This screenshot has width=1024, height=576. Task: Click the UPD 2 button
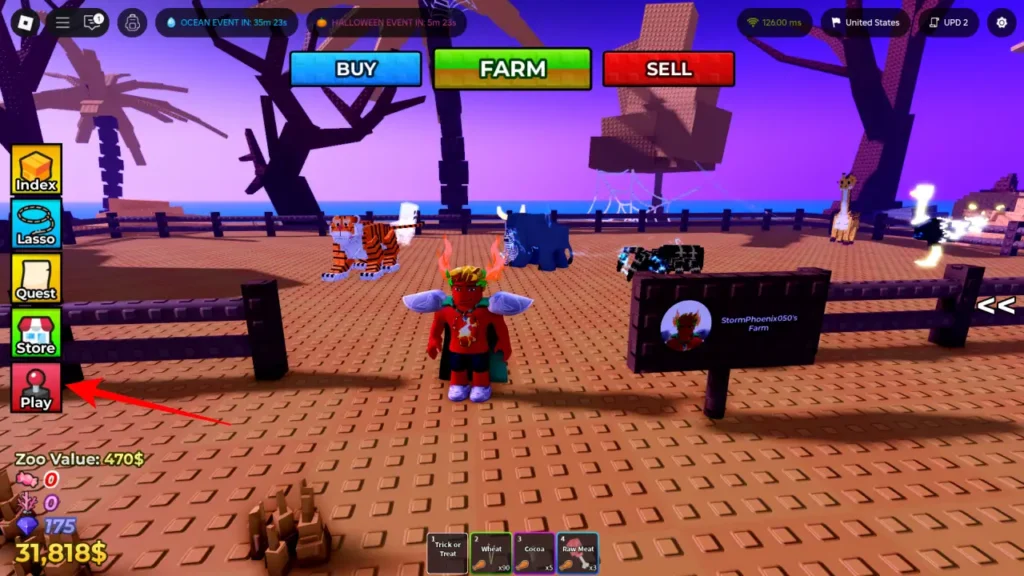tap(949, 22)
